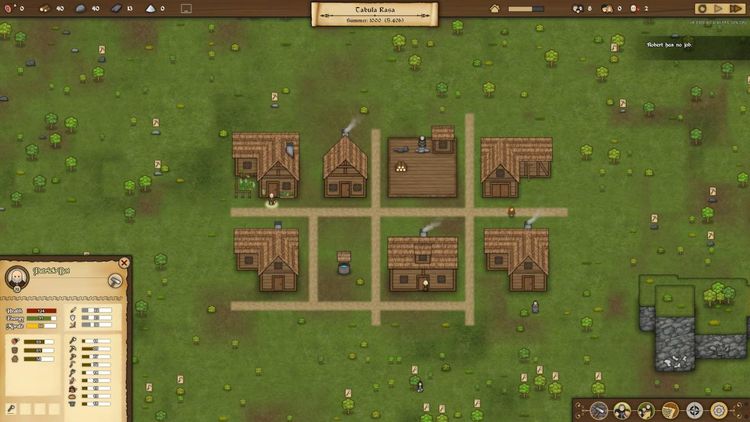Image resolution: width=750 pixels, height=422 pixels.
Task: Select the villager portrait in the panel
Action: tap(17, 278)
